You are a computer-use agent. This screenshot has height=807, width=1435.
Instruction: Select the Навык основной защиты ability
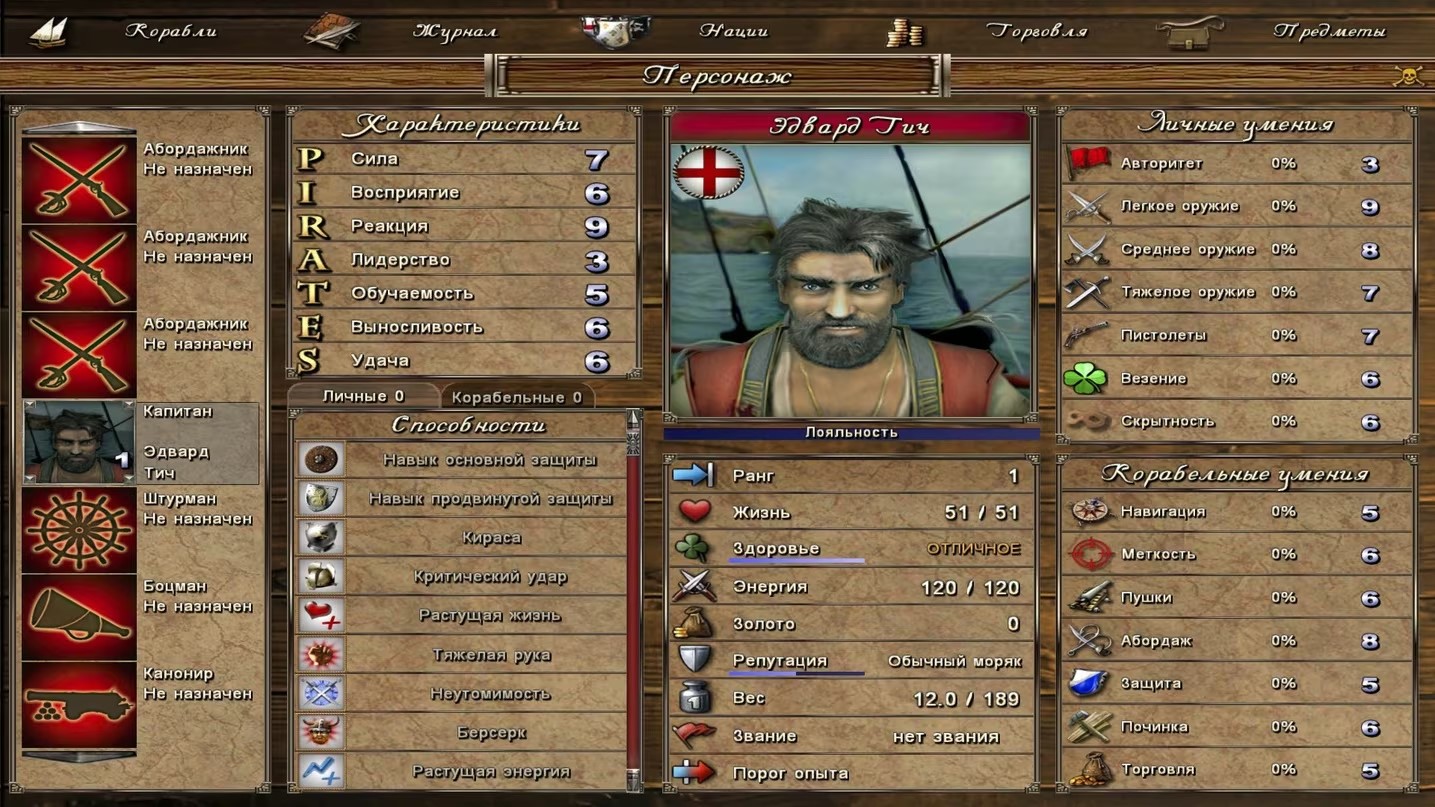click(x=490, y=459)
